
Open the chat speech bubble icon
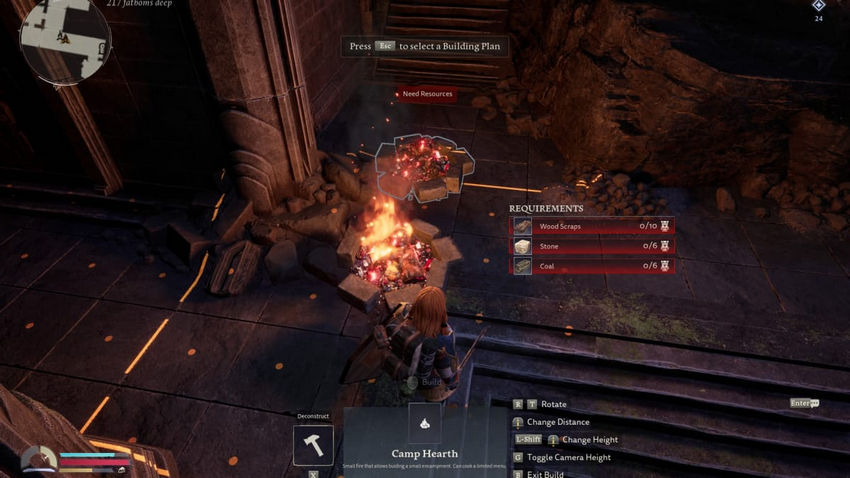(815, 403)
